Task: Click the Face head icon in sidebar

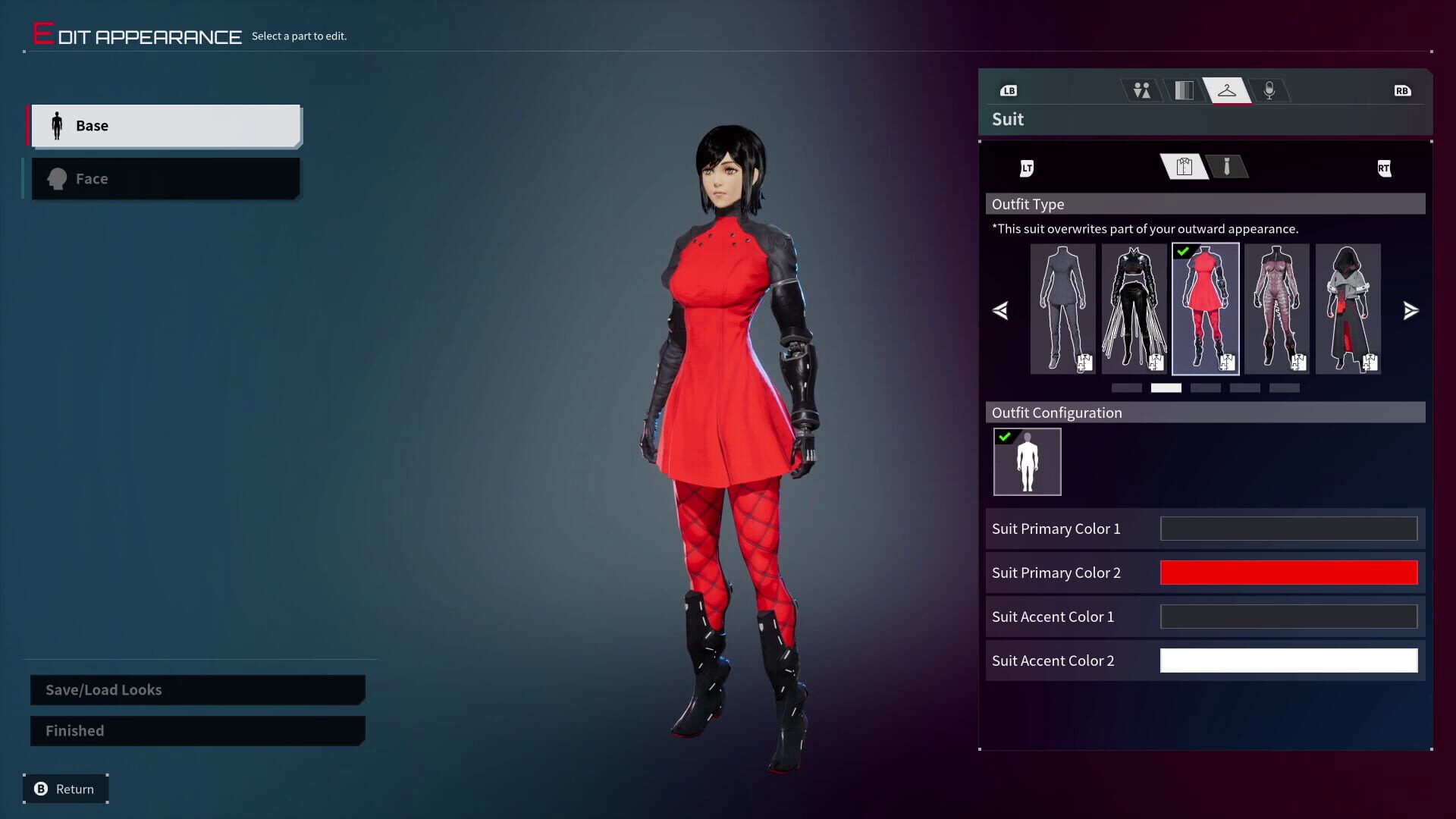Action: [x=57, y=178]
